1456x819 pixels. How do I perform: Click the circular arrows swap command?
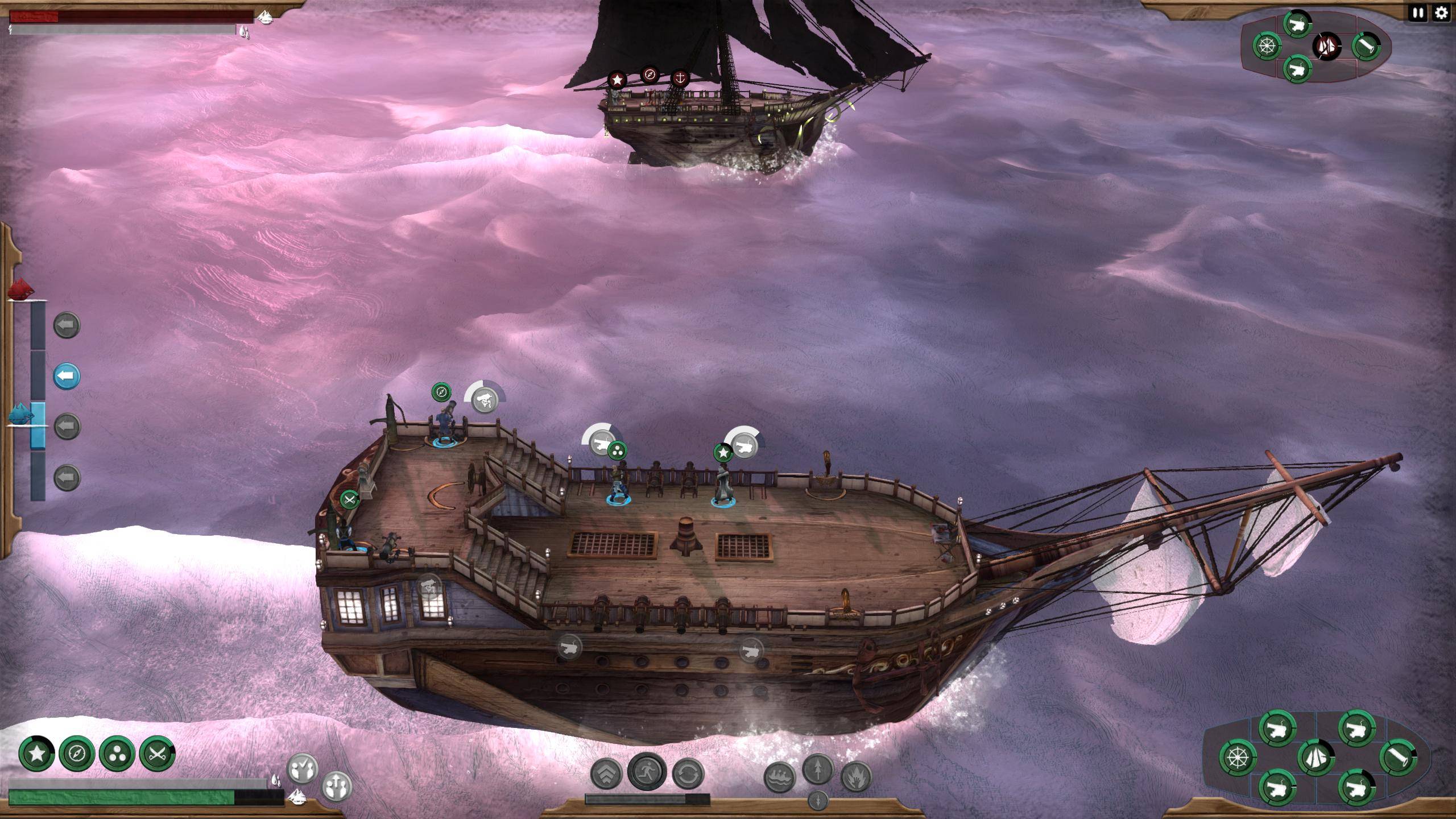pyautogui.click(x=688, y=774)
